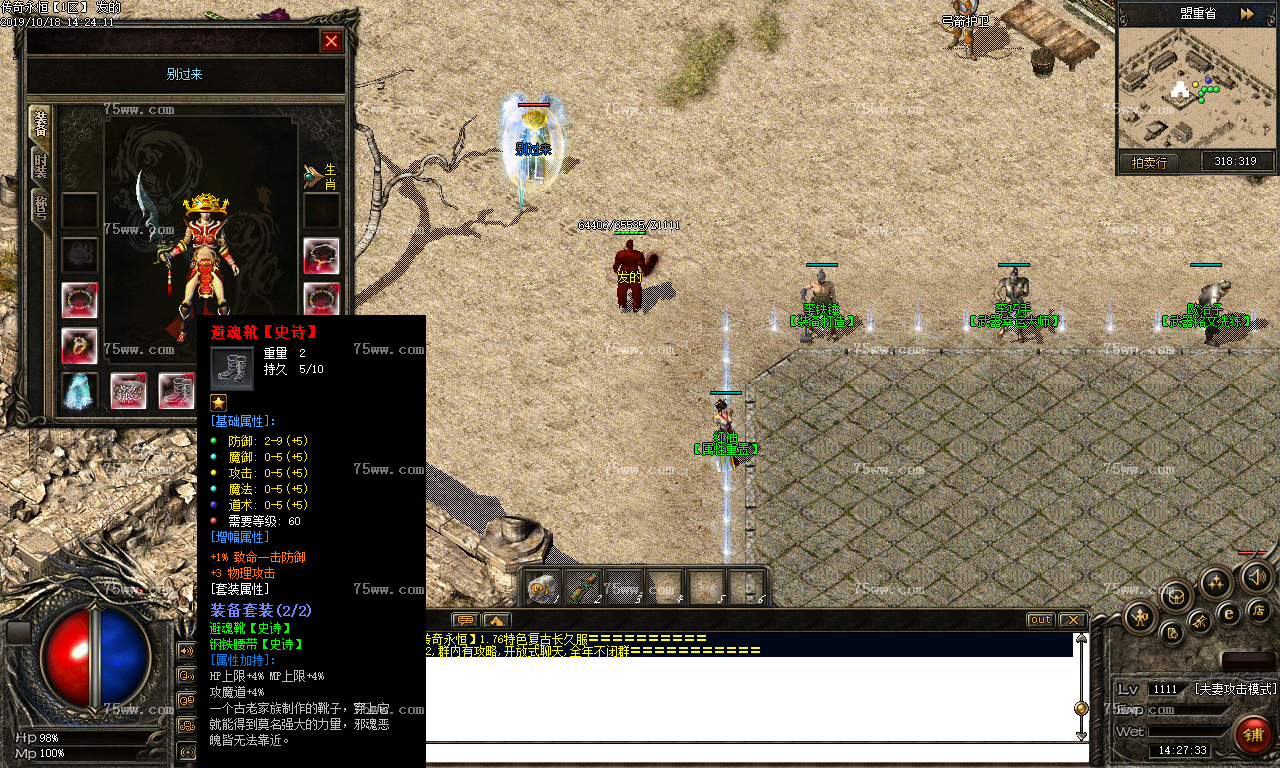
Task: Use the item in hotbar slot 2
Action: pos(583,588)
